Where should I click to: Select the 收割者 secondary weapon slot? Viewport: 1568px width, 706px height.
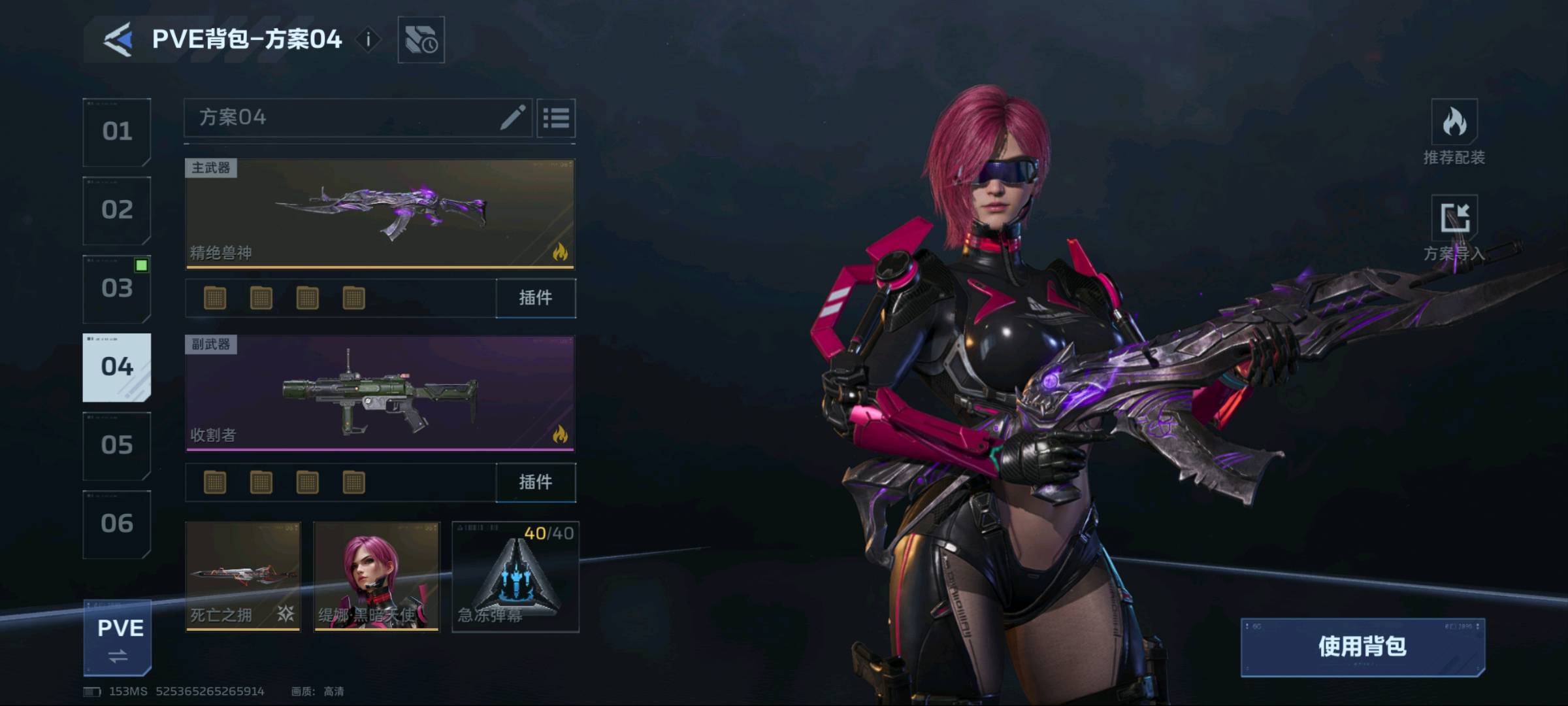(380, 394)
